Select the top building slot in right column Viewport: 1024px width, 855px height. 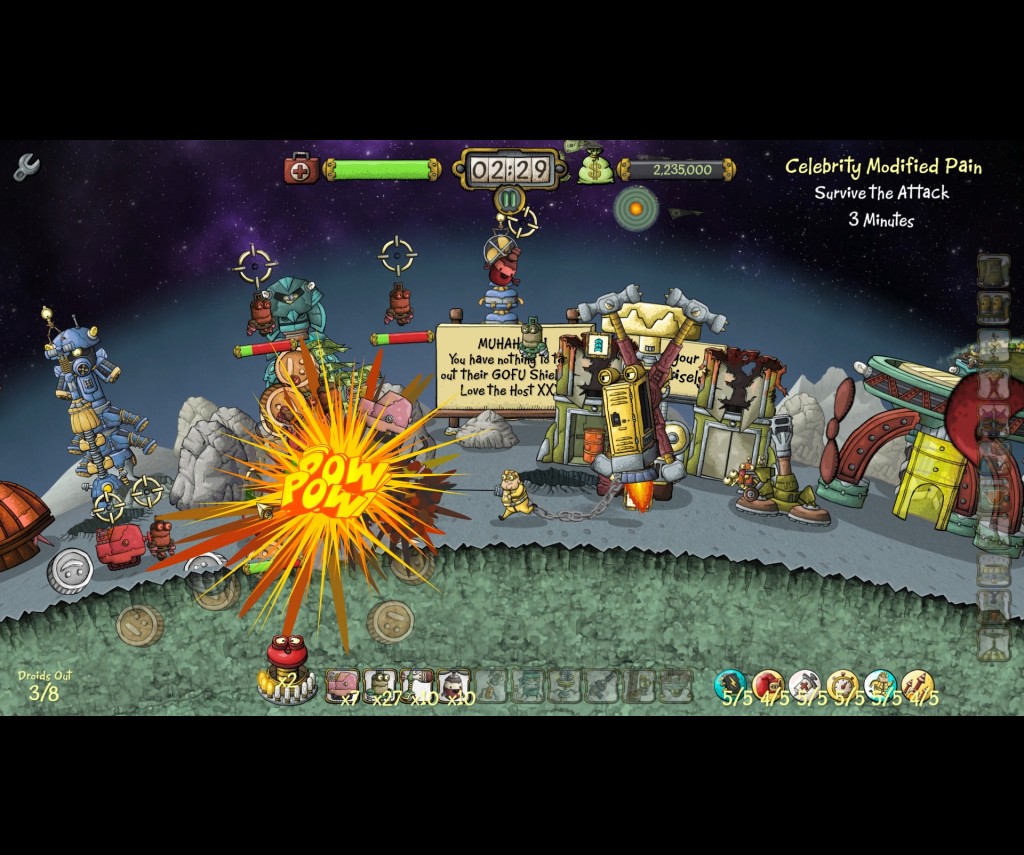(x=993, y=270)
